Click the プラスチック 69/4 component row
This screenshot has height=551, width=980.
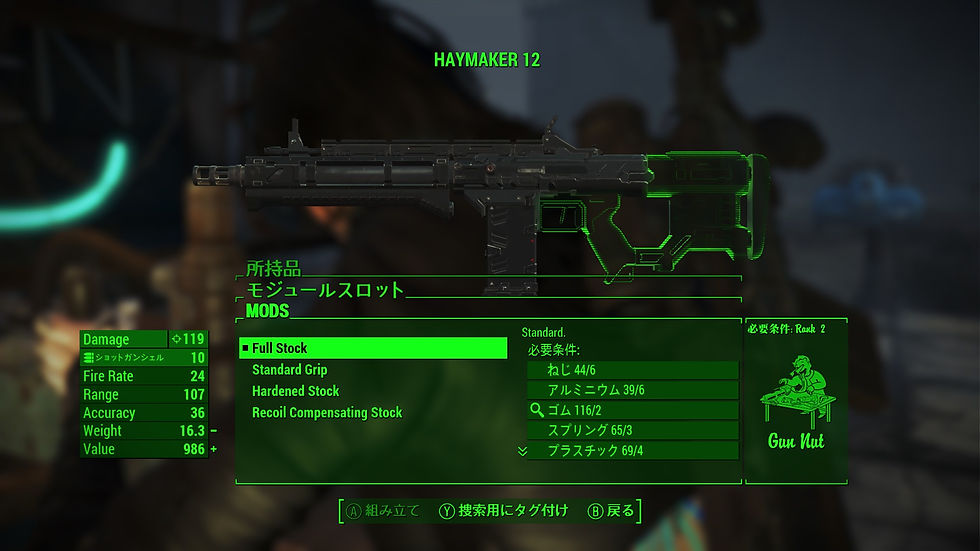(x=632, y=451)
